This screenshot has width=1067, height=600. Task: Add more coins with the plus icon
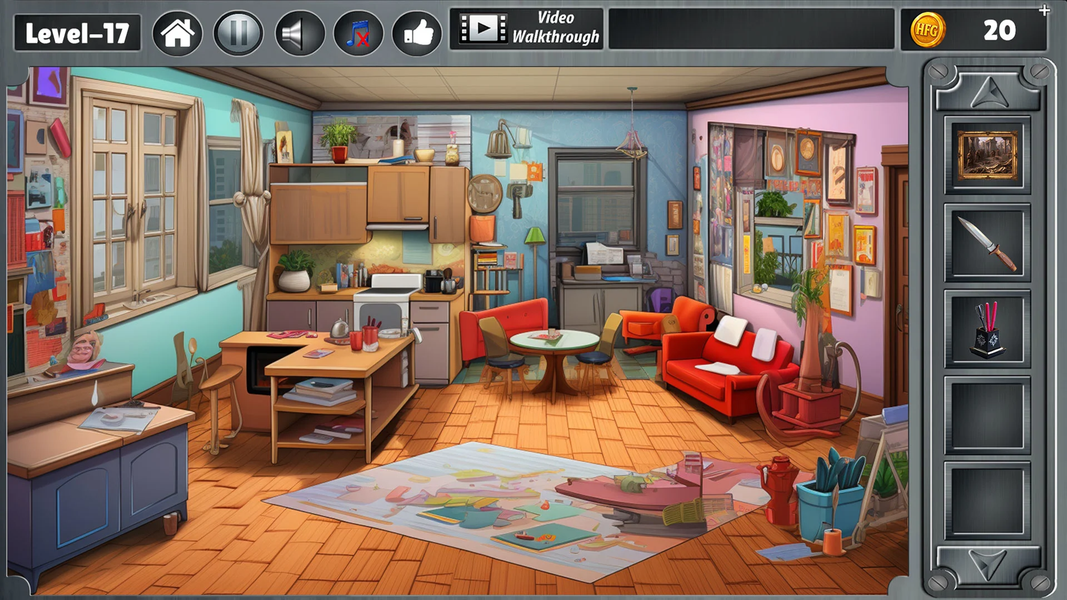coord(1045,11)
